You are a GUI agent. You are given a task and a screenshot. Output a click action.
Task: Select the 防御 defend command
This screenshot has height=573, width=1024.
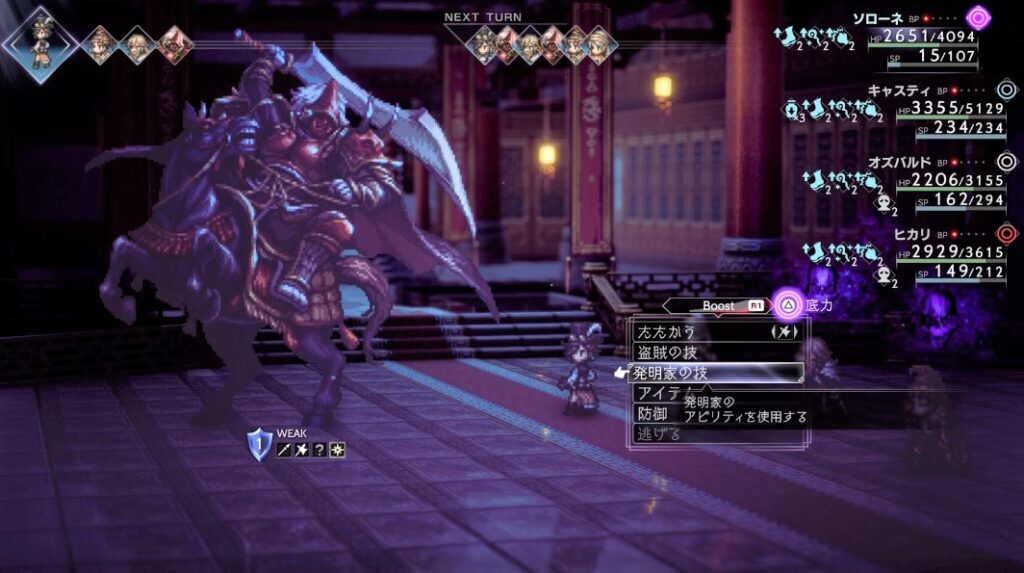pyautogui.click(x=654, y=413)
